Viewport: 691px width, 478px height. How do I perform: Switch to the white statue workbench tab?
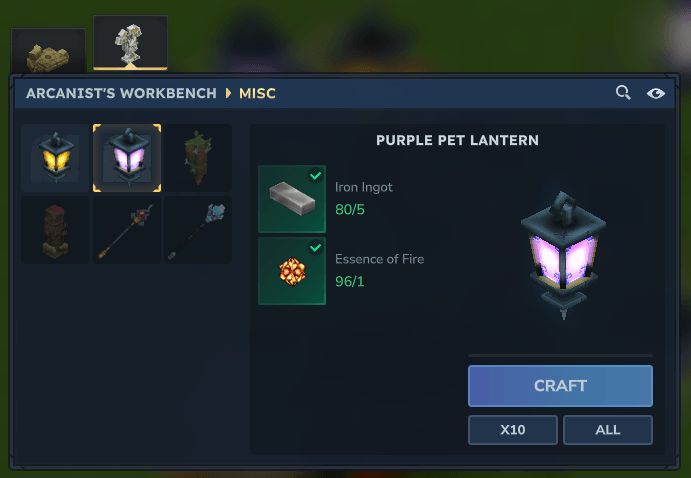pyautogui.click(x=130, y=44)
